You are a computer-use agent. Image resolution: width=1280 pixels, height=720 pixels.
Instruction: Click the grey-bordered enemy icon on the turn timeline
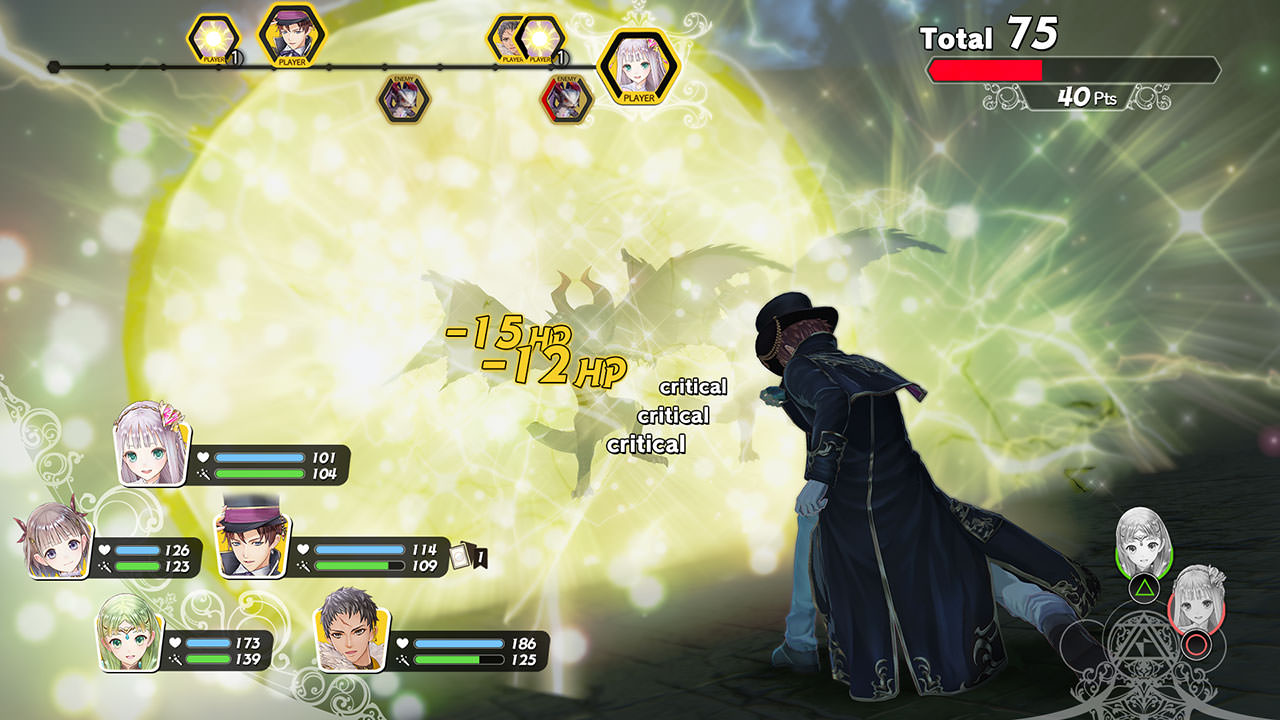404,99
